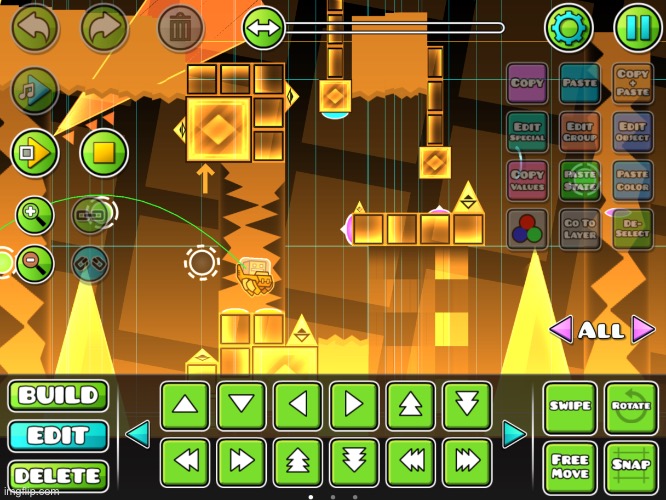The image size is (666, 500).
Task: Undo the last editor action
Action: pos(34,28)
